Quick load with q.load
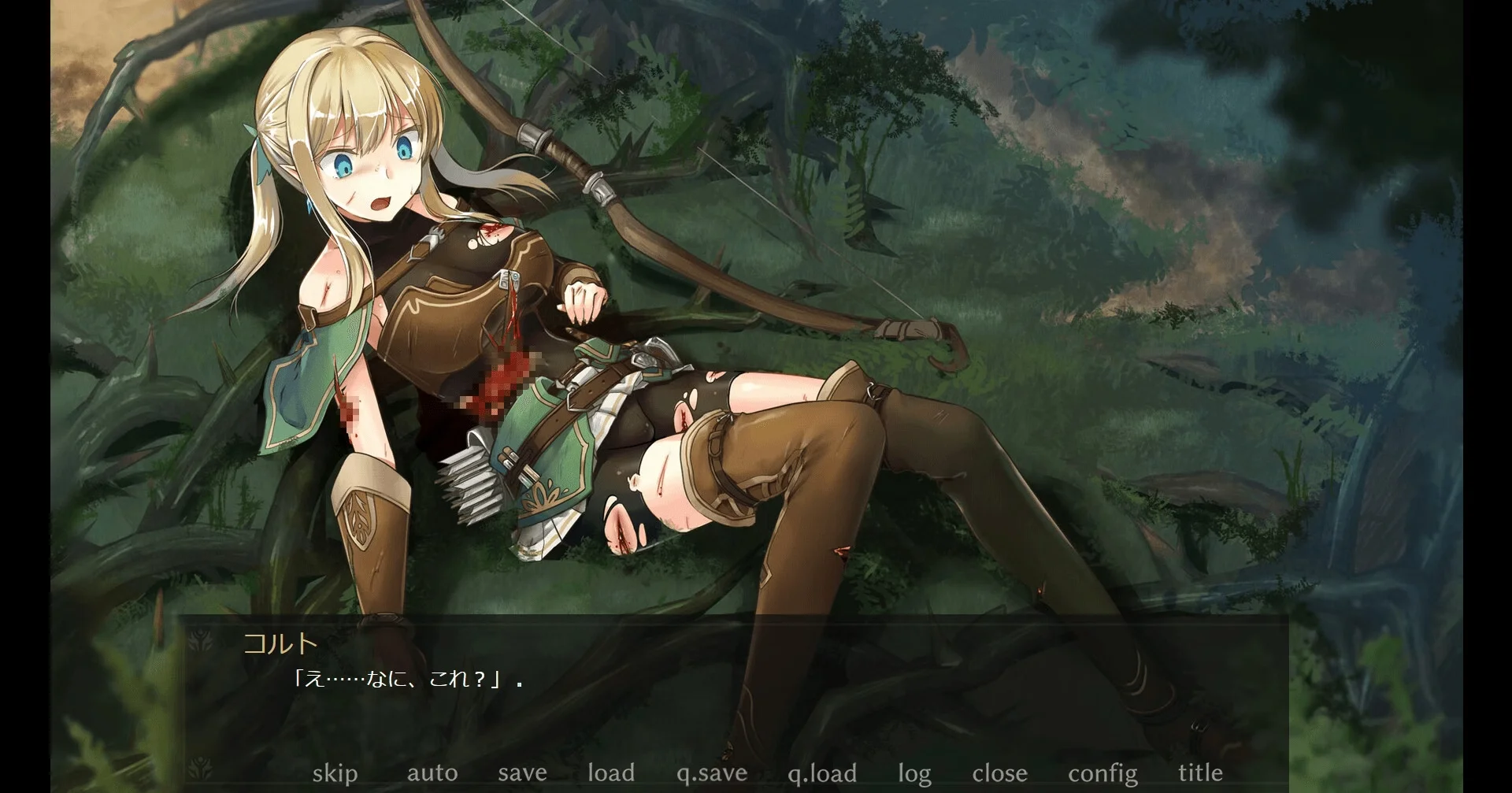Image resolution: width=1512 pixels, height=793 pixels. (822, 774)
